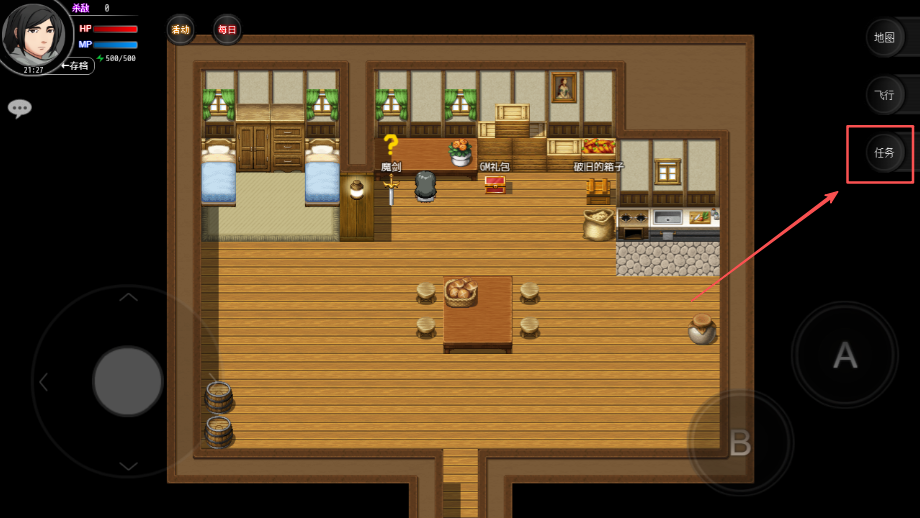Open the 地图 (Map) button
Viewport: 920px width, 518px height.
click(884, 37)
